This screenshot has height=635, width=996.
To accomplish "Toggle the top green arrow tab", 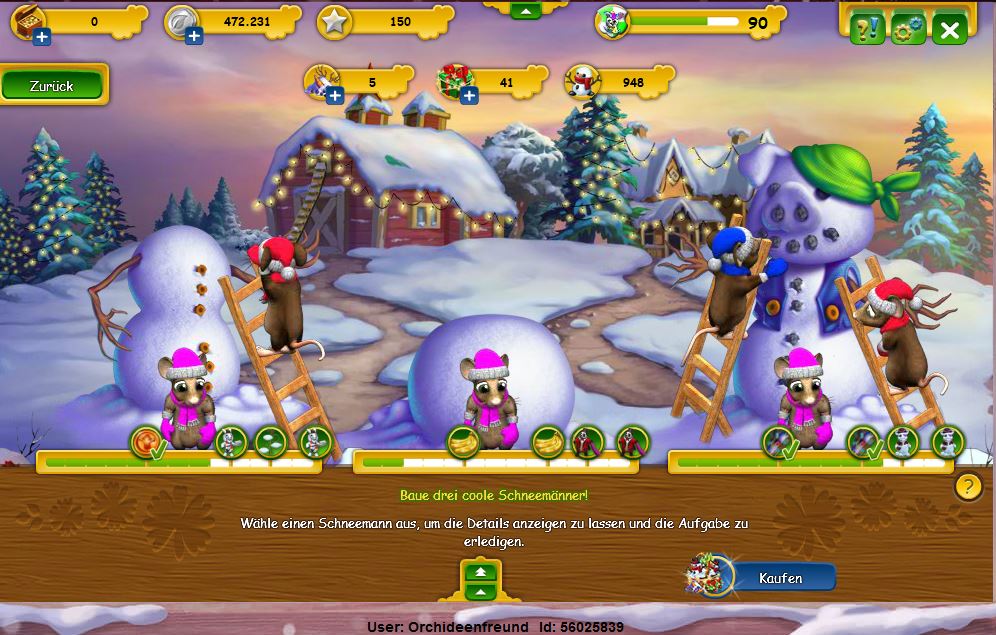I will (x=525, y=9).
